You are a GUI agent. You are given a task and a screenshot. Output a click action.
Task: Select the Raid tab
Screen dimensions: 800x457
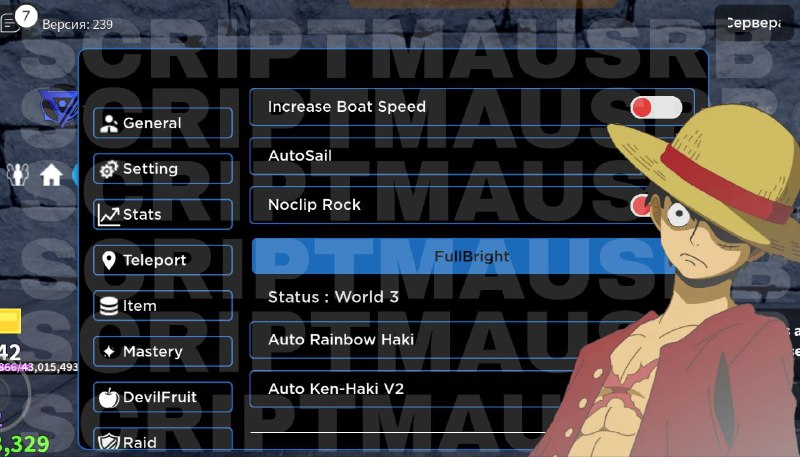tap(163, 441)
